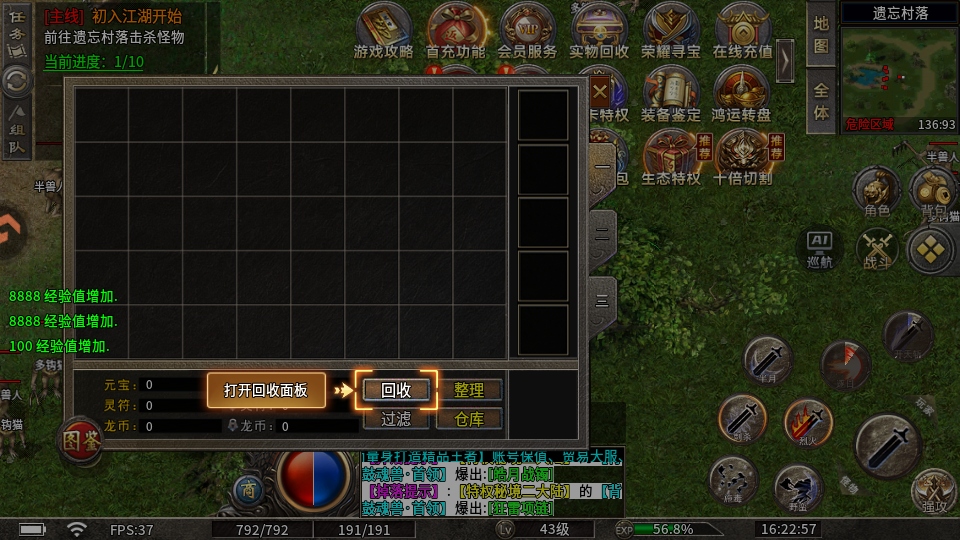Activate the 烈火 flame sword skill
Screen dimensions: 960x540
(x=808, y=421)
